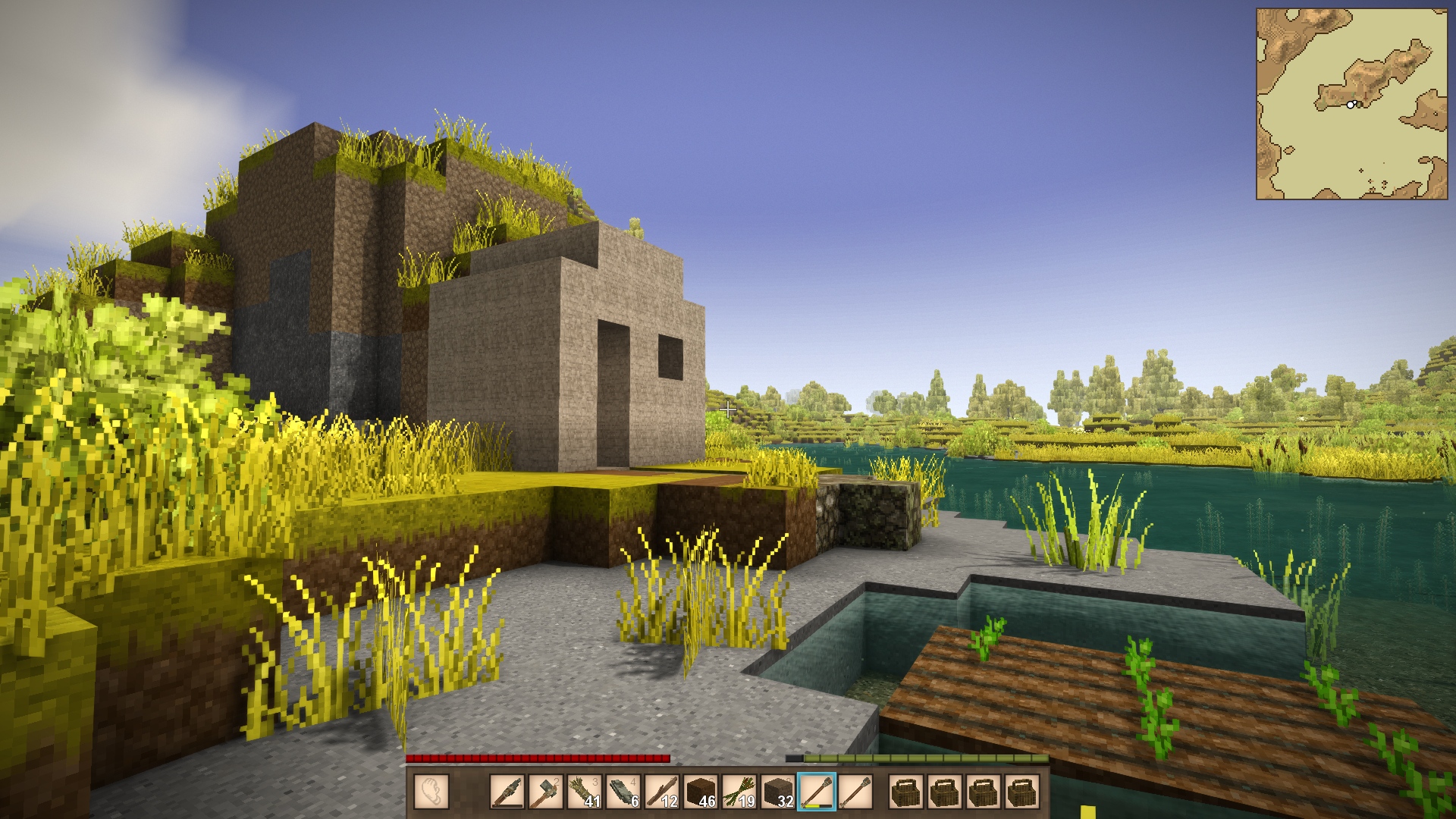Open the world minimap

(x=1351, y=104)
